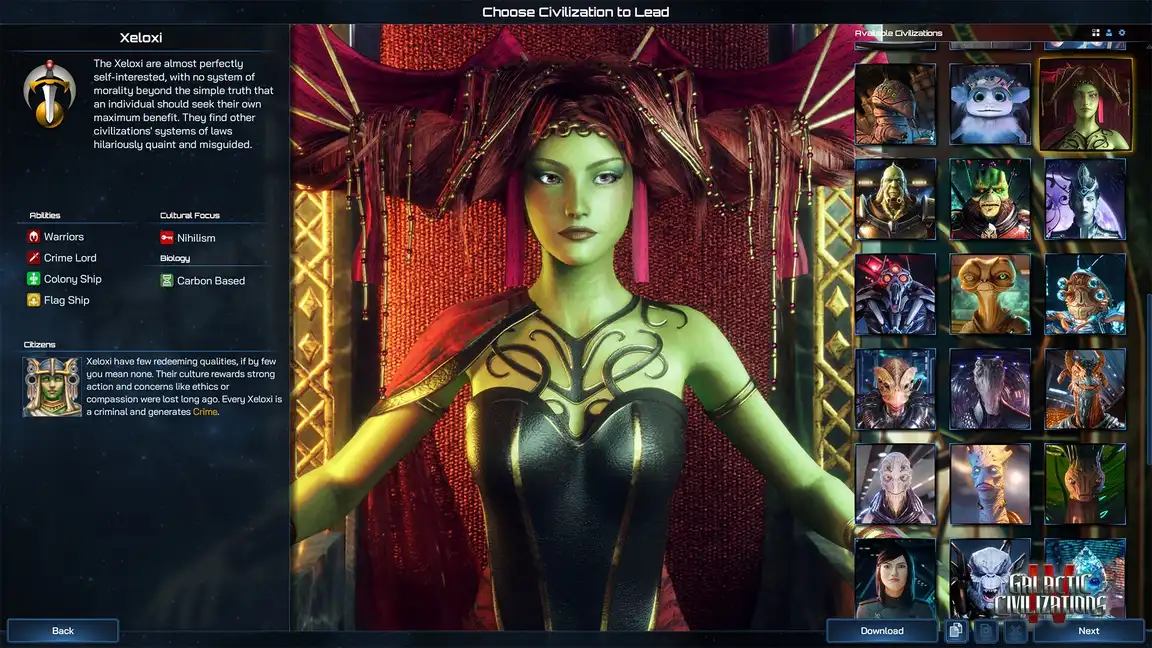Select the red-eyed robotic civilization portrait
This screenshot has width=1152, height=648.
point(895,294)
